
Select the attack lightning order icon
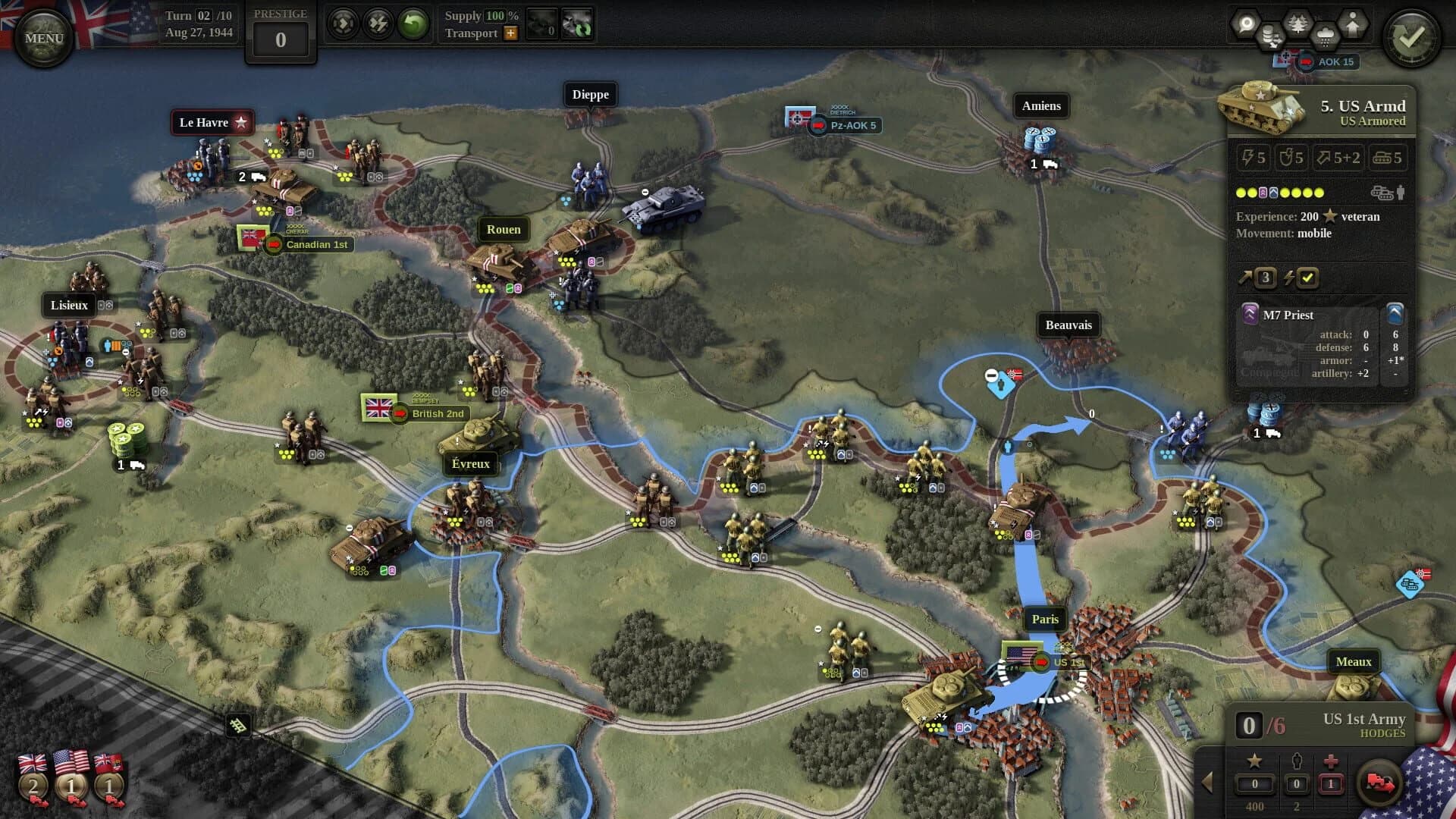click(x=377, y=24)
